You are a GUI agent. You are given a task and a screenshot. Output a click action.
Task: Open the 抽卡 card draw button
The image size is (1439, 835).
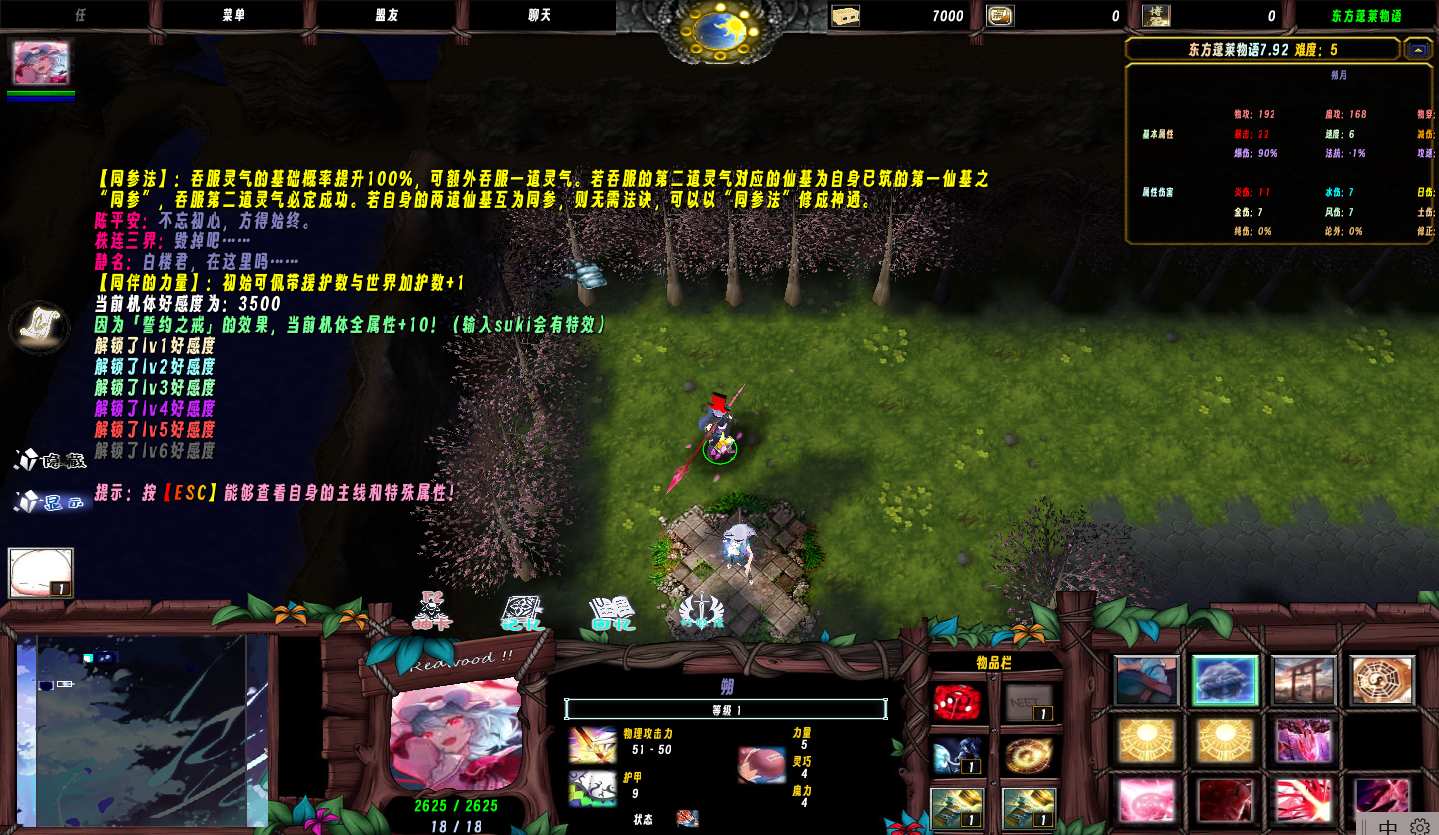pyautogui.click(x=433, y=610)
